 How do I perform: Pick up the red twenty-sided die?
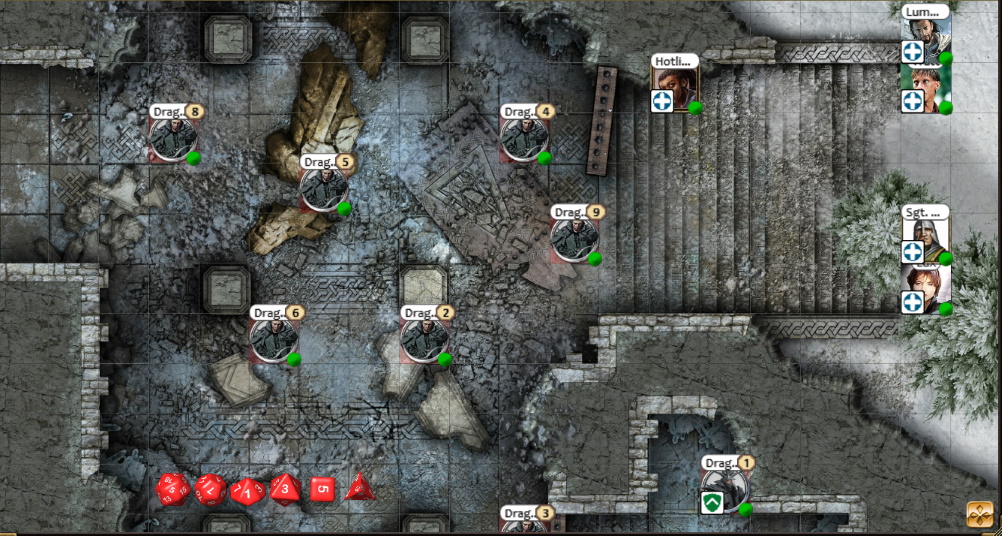tap(173, 489)
